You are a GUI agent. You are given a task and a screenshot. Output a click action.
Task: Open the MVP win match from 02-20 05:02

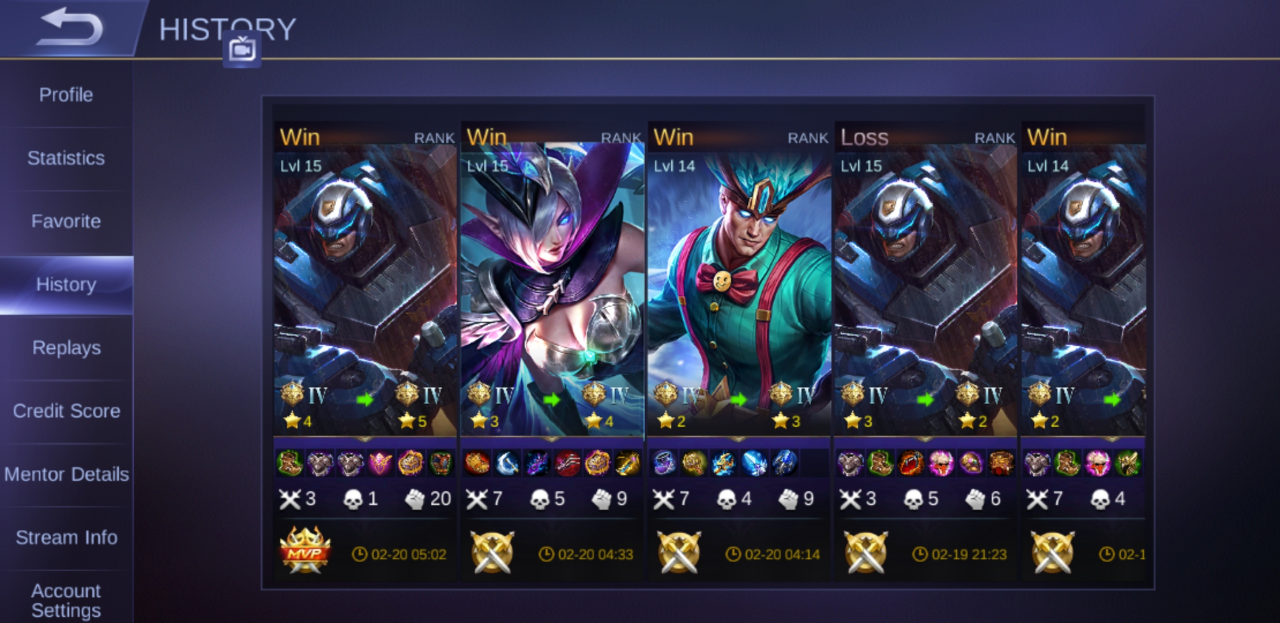[365, 300]
